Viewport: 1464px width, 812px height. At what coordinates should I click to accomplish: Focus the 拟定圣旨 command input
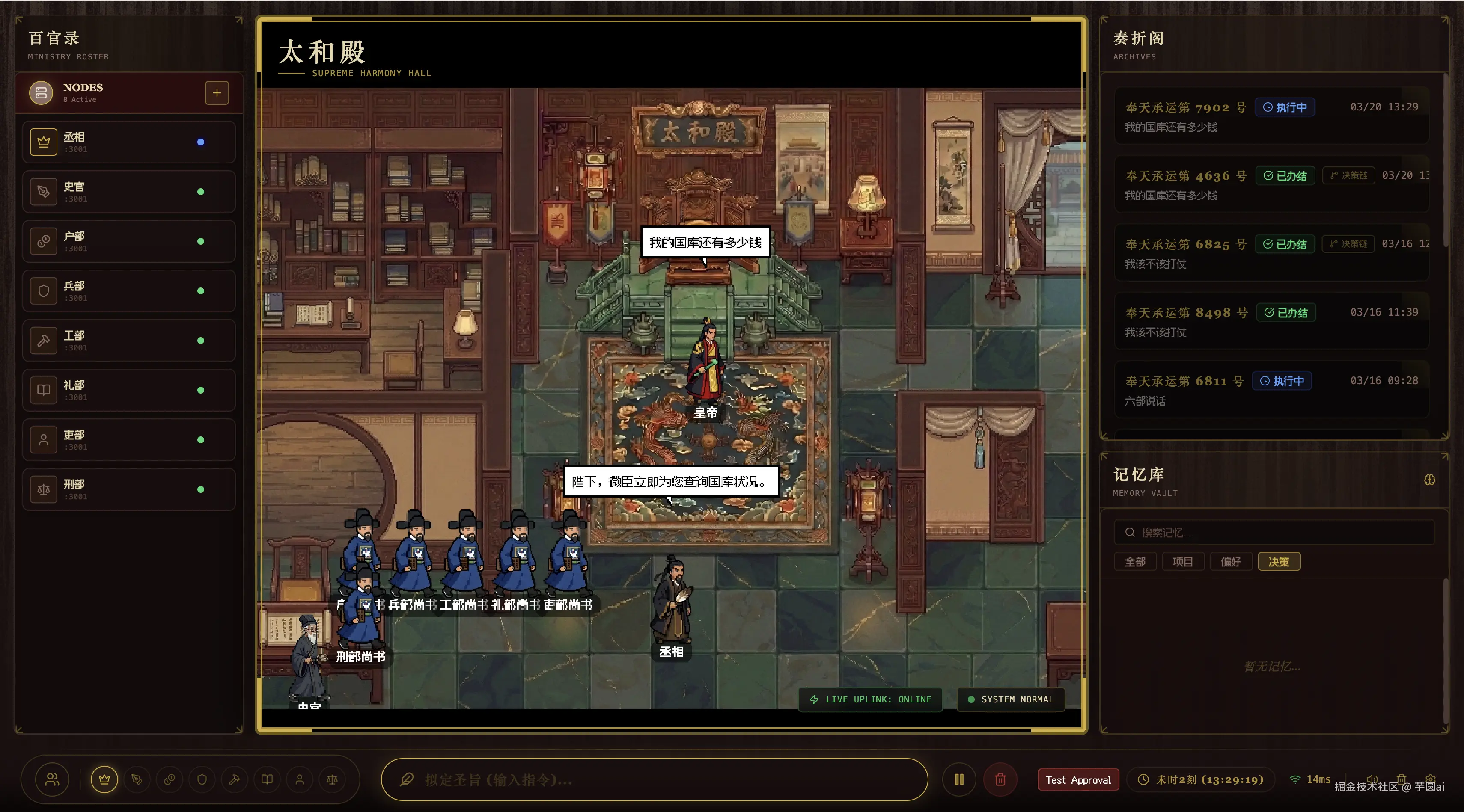click(x=654, y=779)
